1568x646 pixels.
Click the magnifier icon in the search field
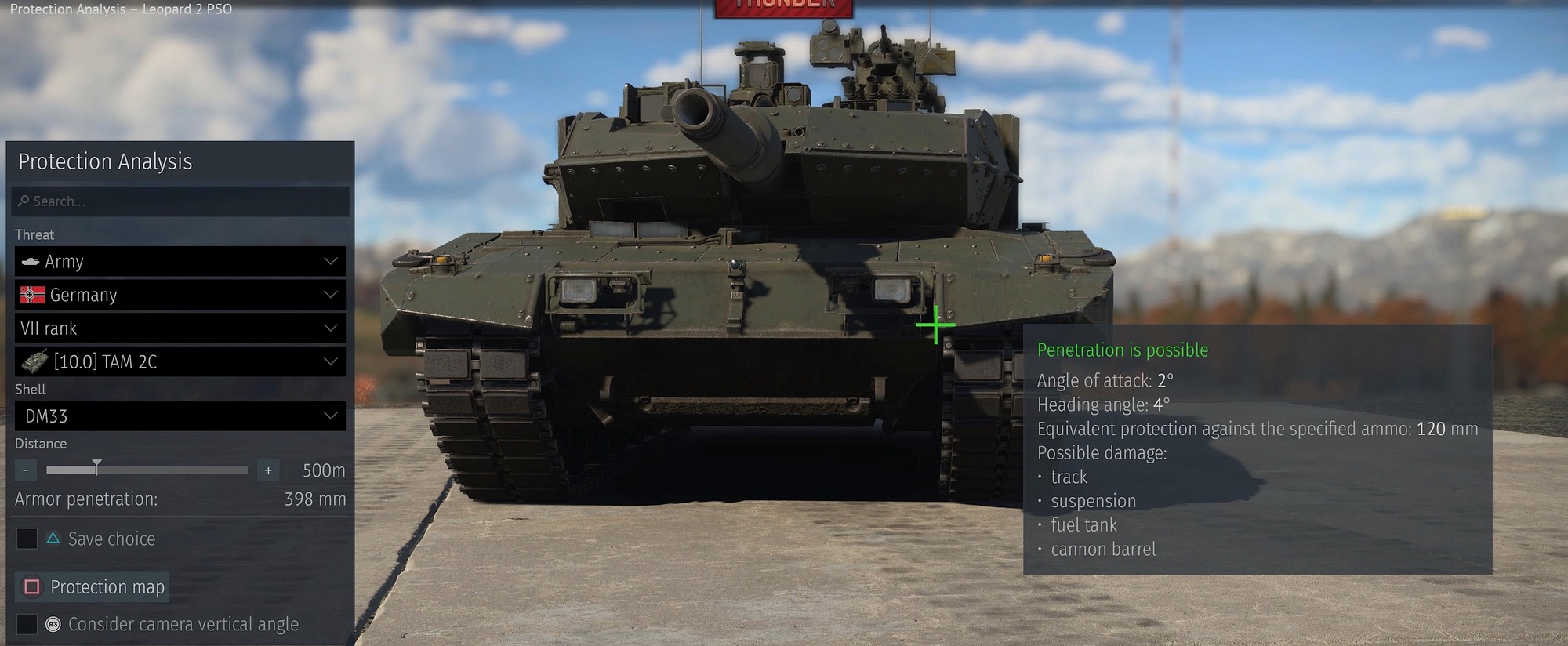coord(24,201)
